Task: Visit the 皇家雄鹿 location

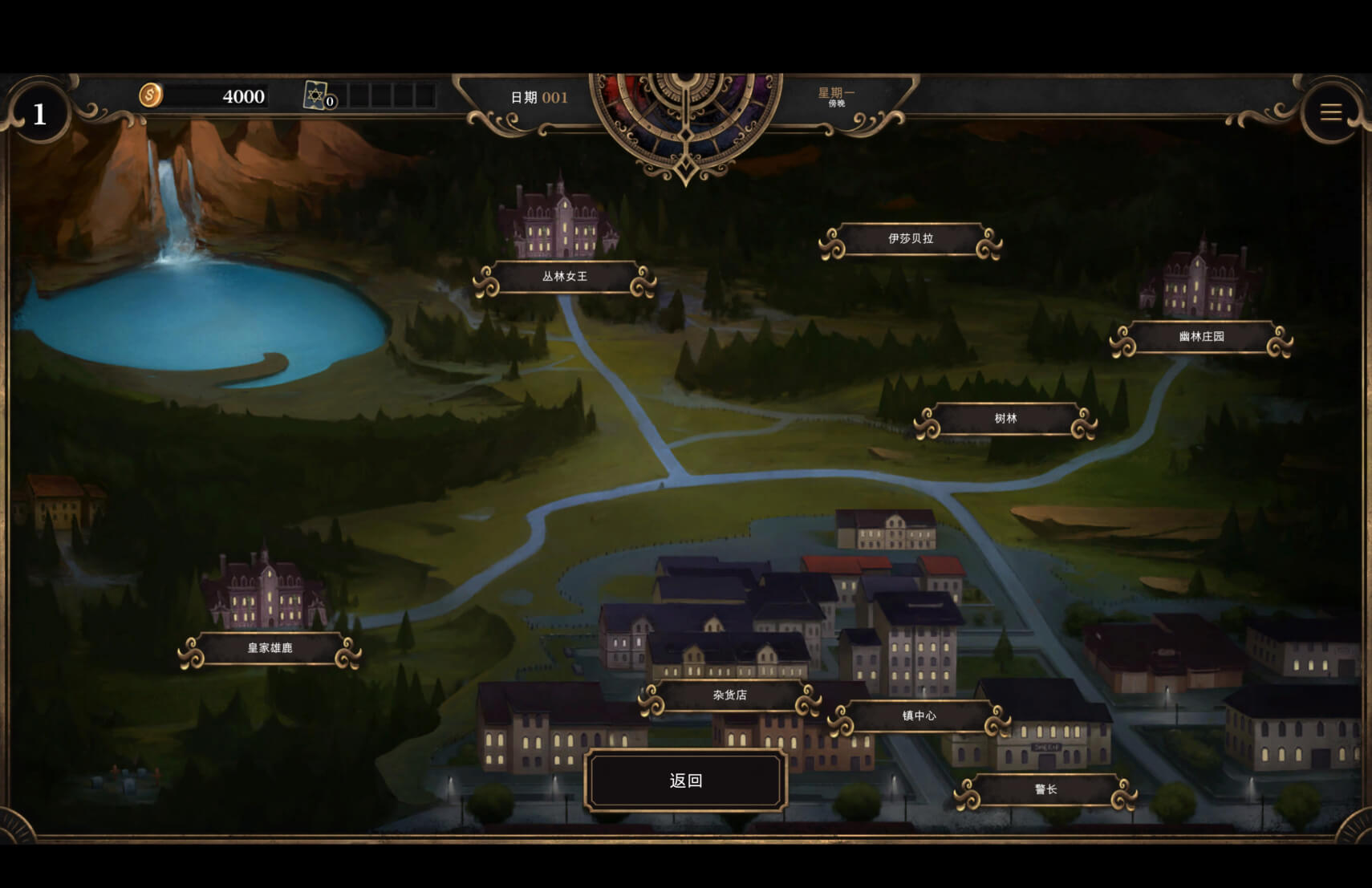Action: coord(270,648)
